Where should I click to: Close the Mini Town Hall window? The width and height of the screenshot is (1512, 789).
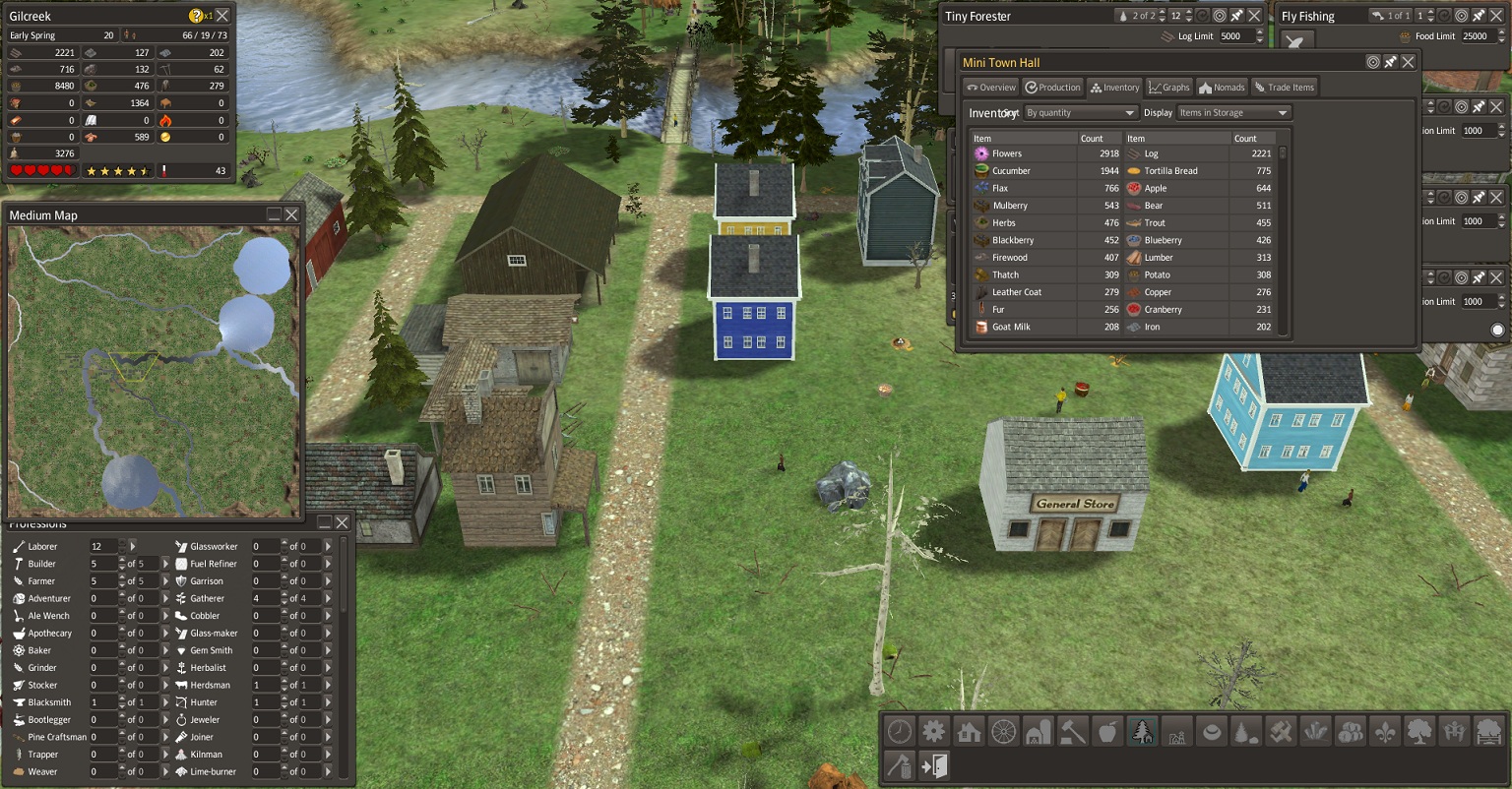(1409, 62)
